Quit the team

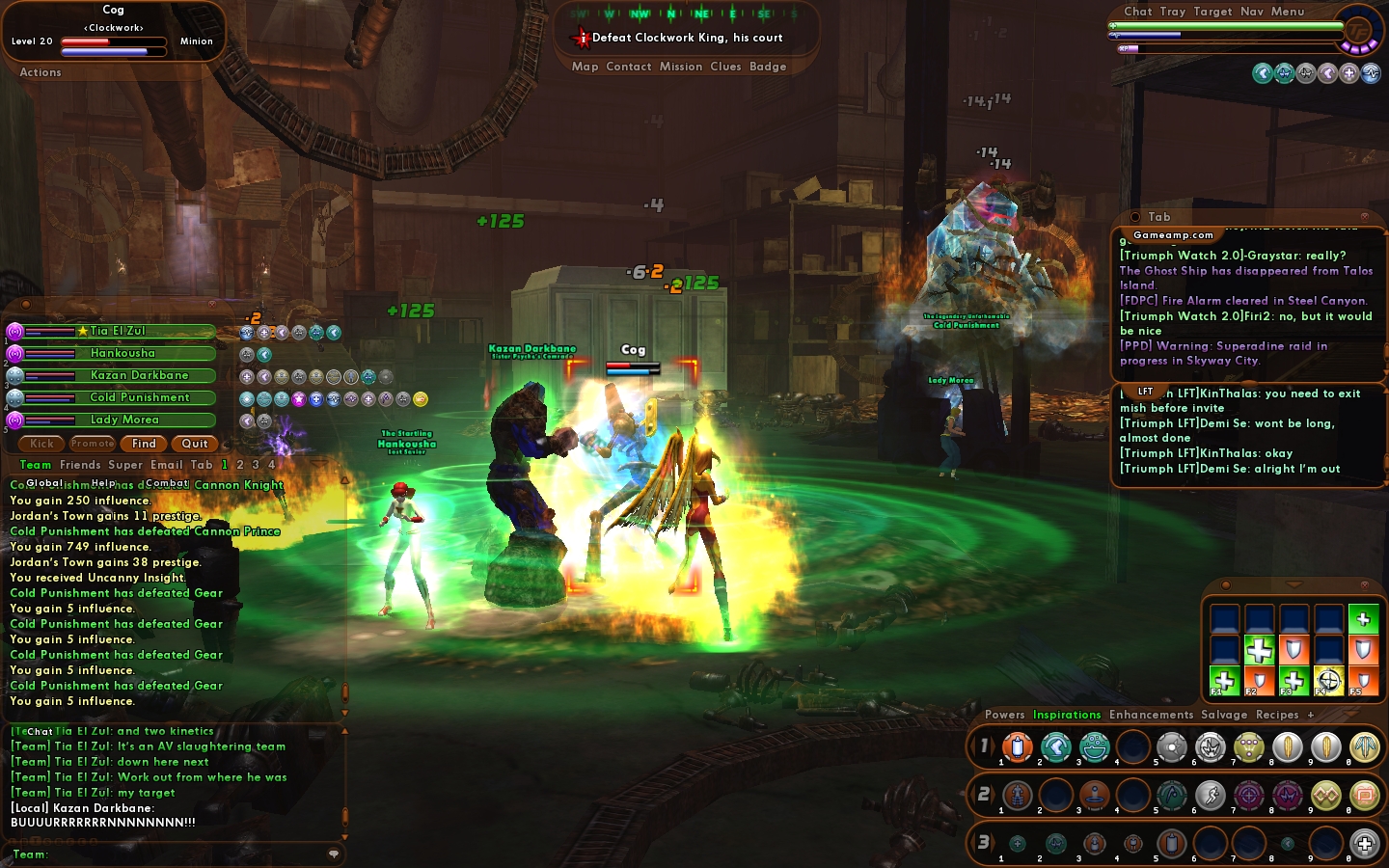point(195,444)
